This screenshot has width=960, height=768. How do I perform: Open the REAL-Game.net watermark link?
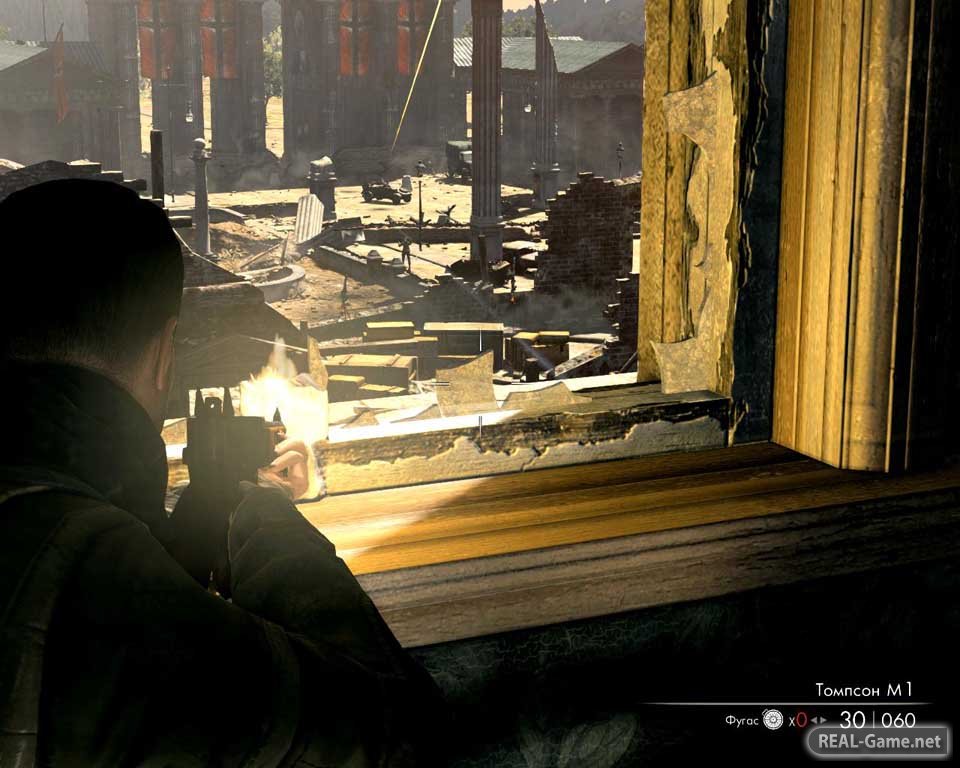coord(878,742)
